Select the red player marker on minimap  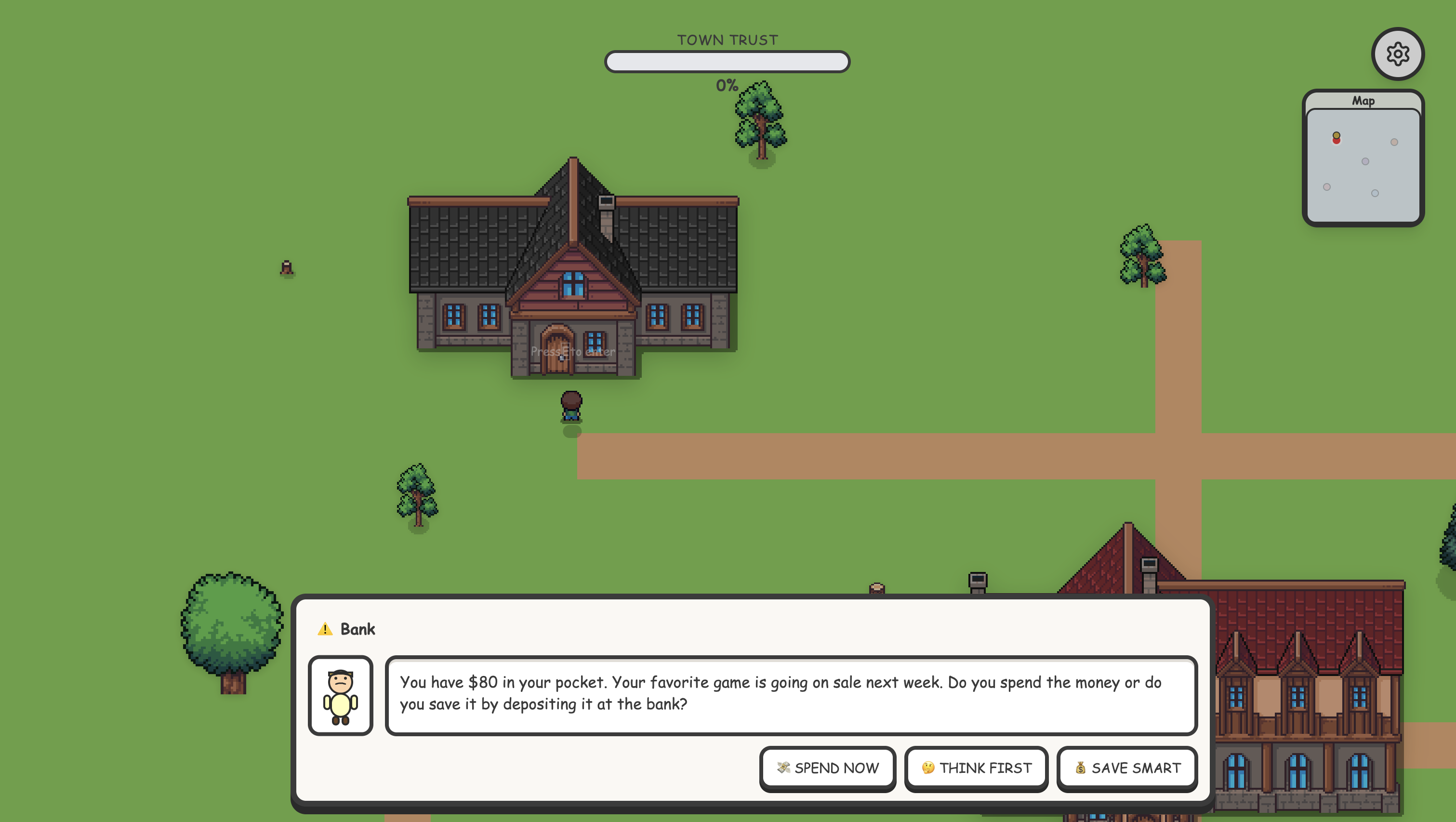coord(1336,140)
